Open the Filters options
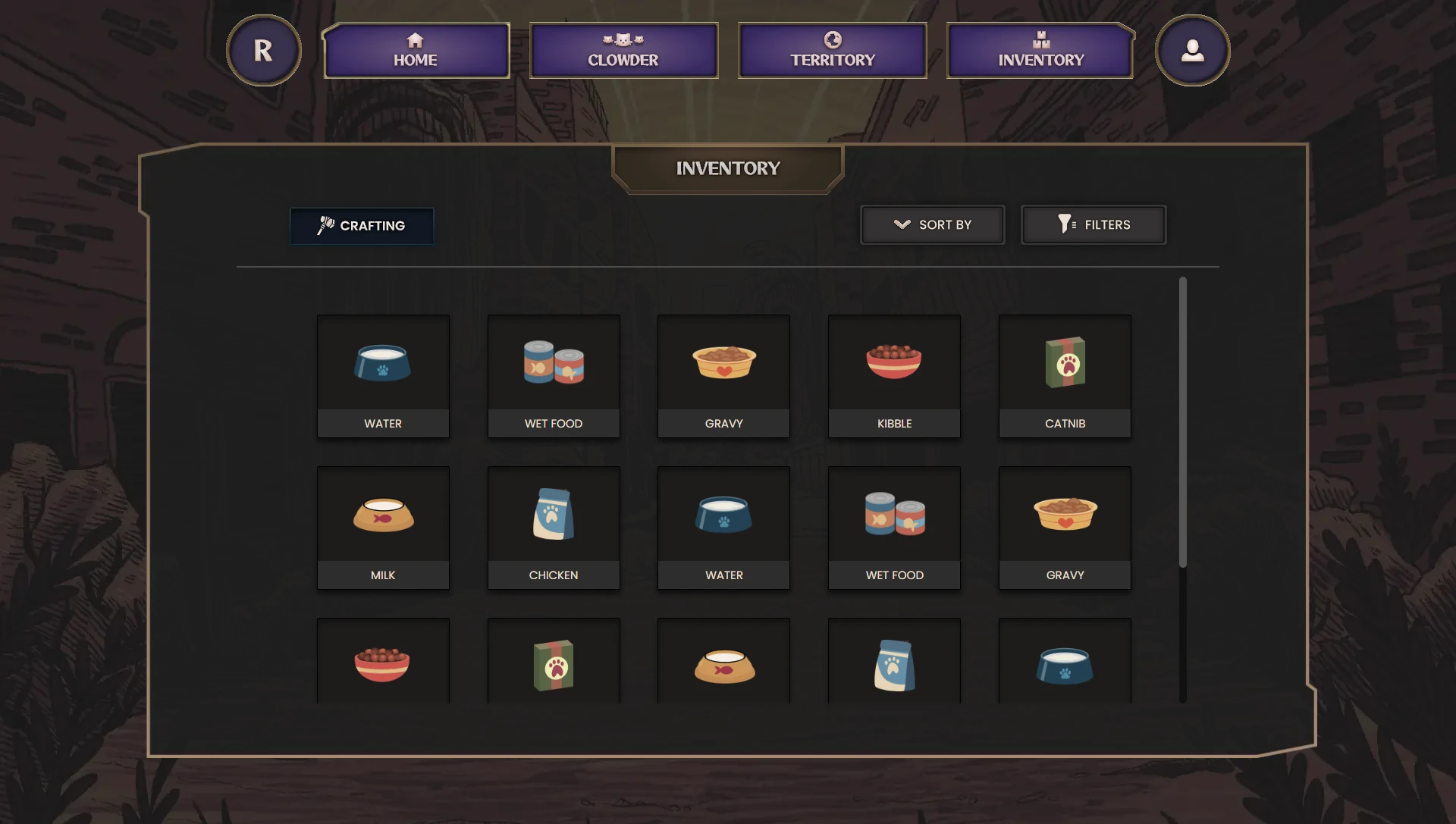Viewport: 1456px width, 824px height. coord(1093,224)
